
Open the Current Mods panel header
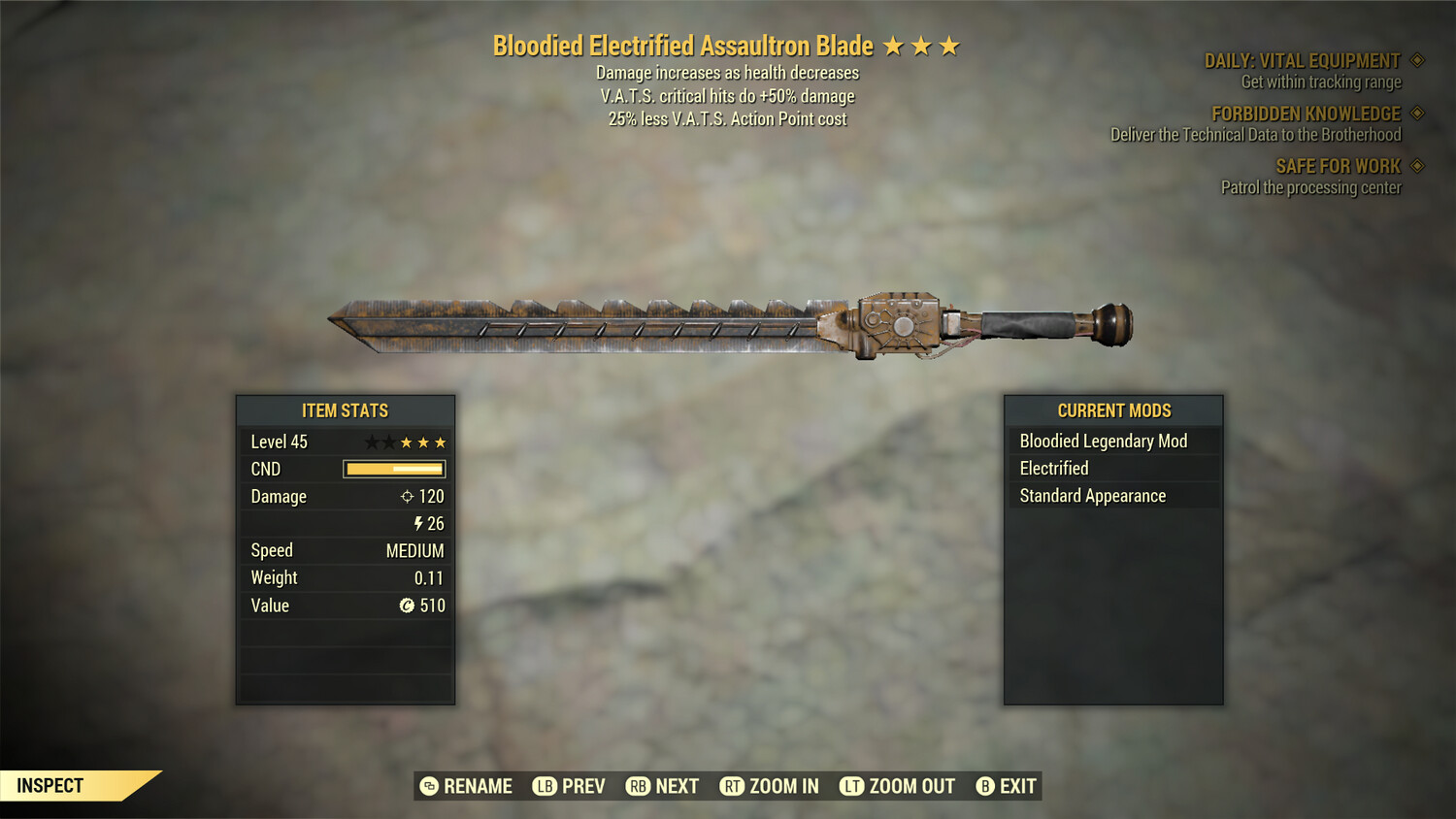tap(1112, 410)
